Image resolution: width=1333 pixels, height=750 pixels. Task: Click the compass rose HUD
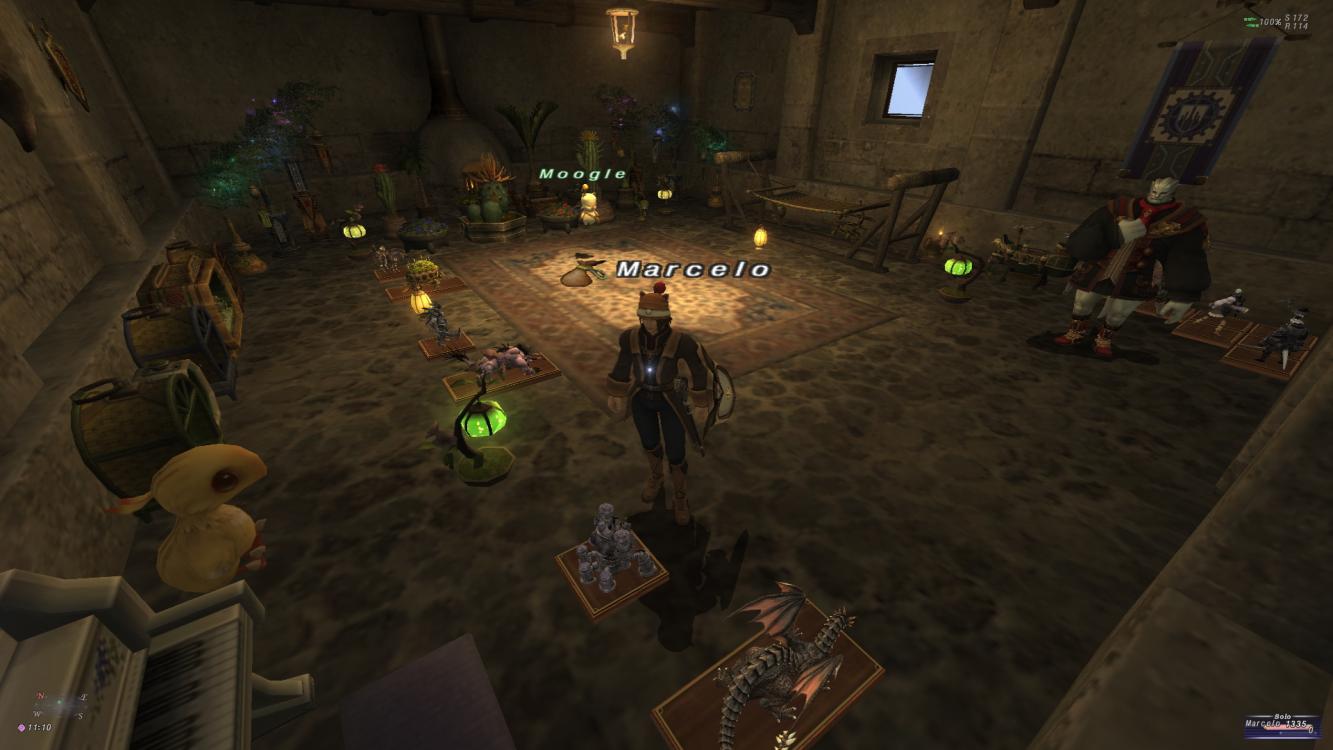(58, 705)
